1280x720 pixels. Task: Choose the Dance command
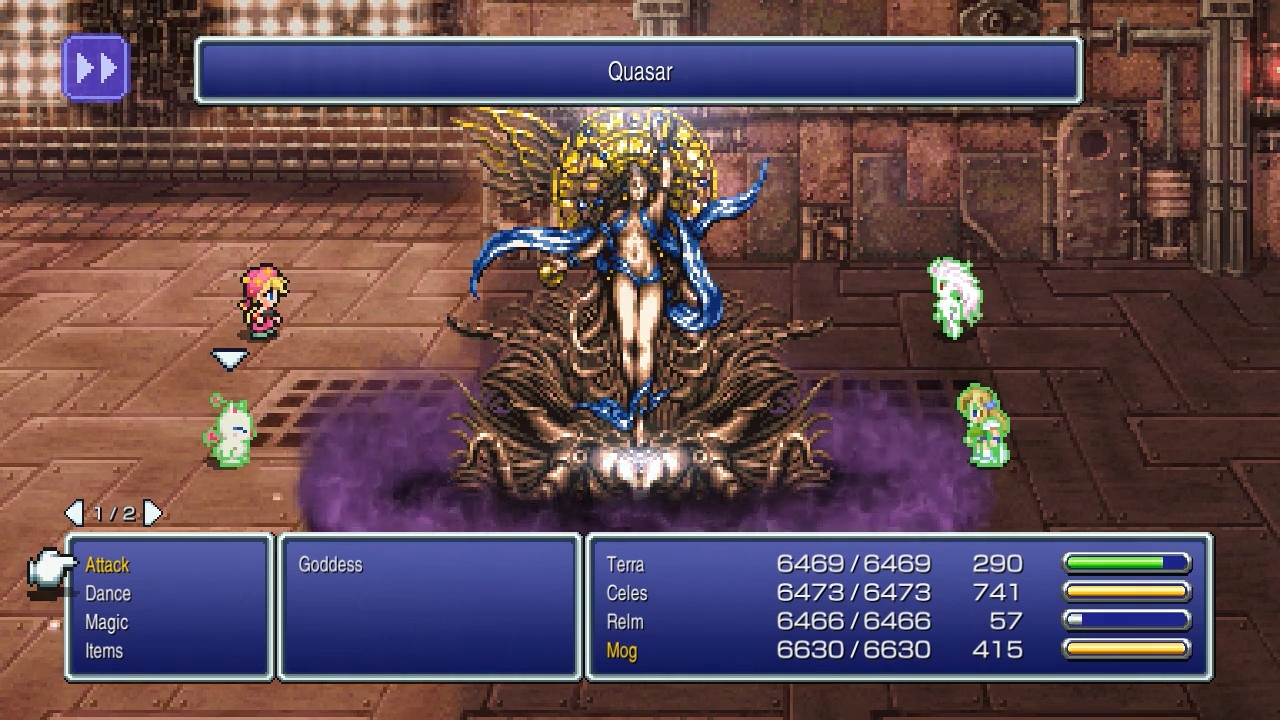(x=107, y=594)
